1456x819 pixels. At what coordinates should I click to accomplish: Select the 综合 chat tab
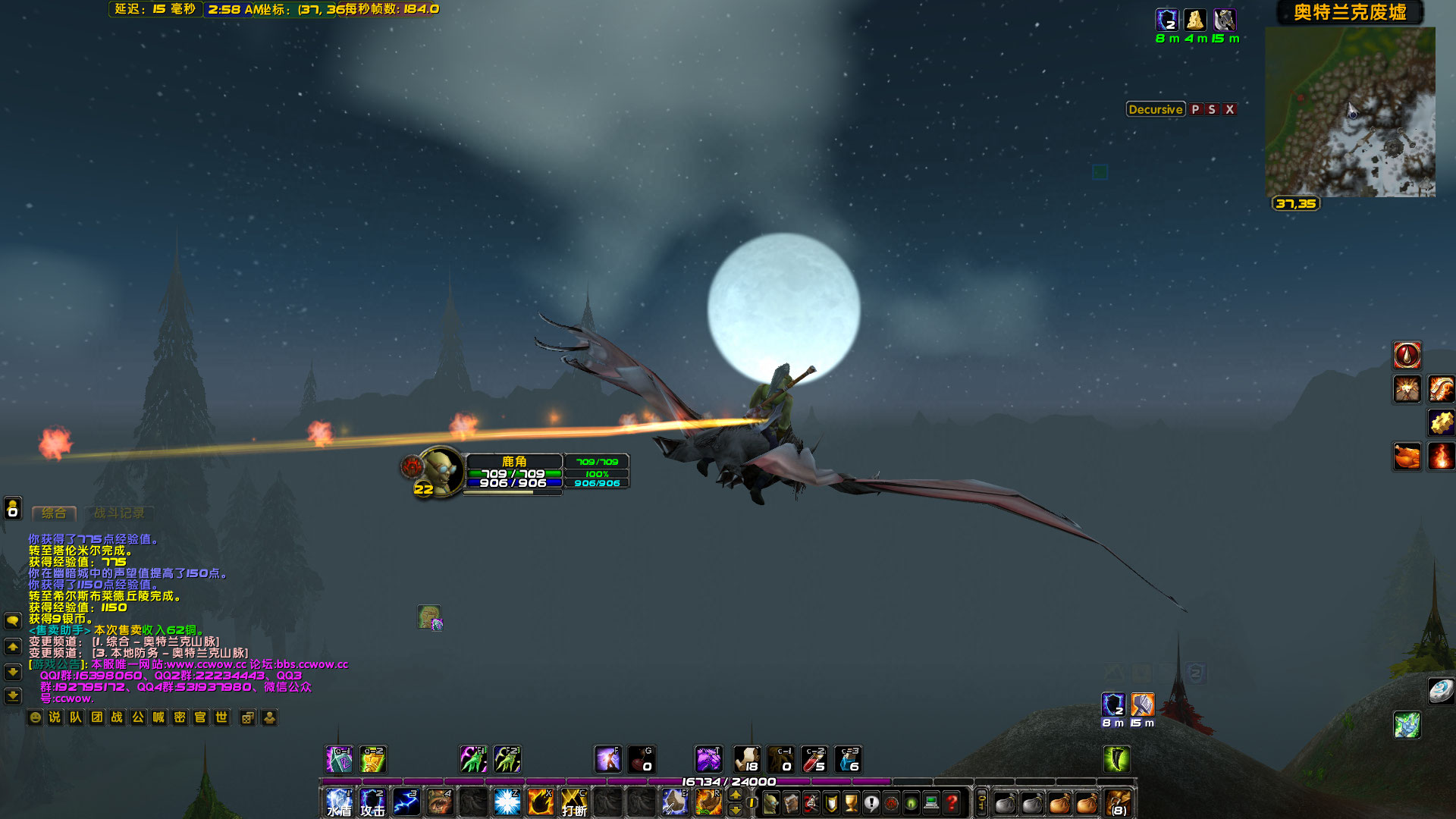(54, 513)
